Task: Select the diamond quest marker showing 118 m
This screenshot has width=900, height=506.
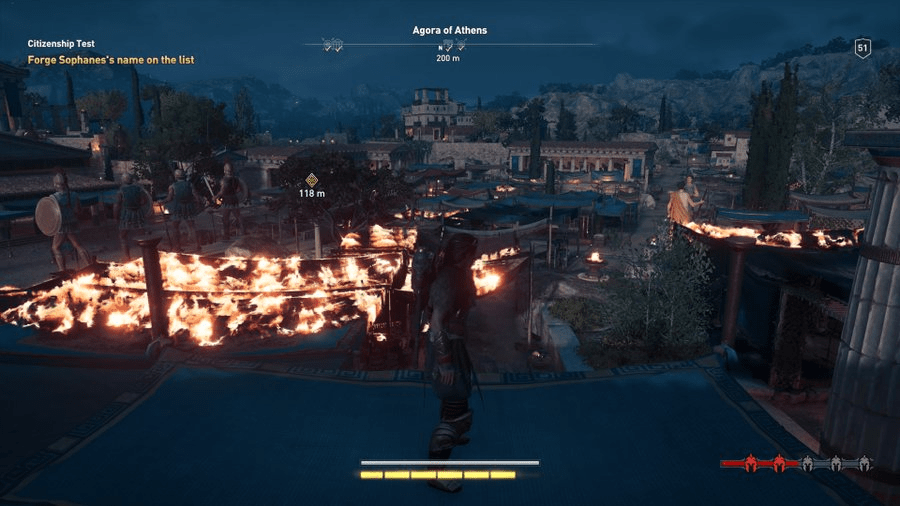Action: click(x=312, y=179)
